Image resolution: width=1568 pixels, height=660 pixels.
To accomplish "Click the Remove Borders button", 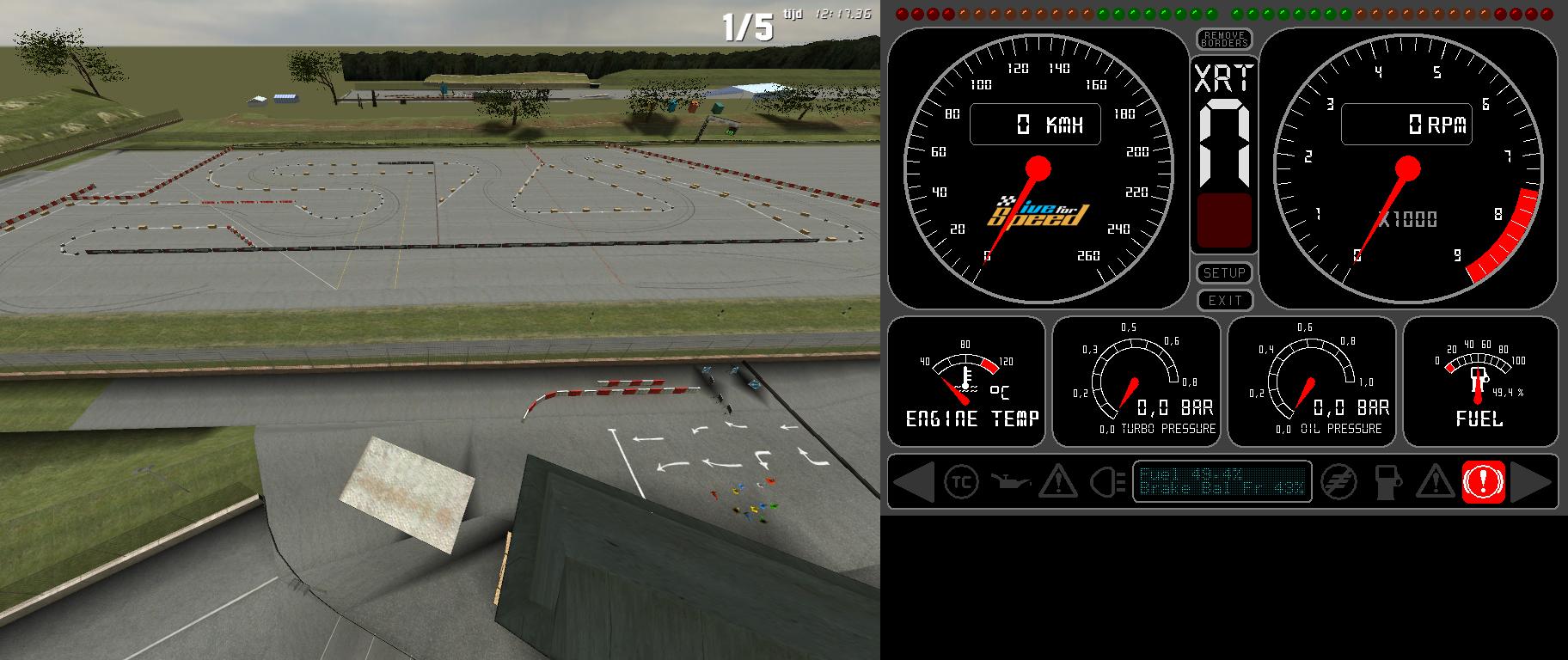I will (1224, 39).
